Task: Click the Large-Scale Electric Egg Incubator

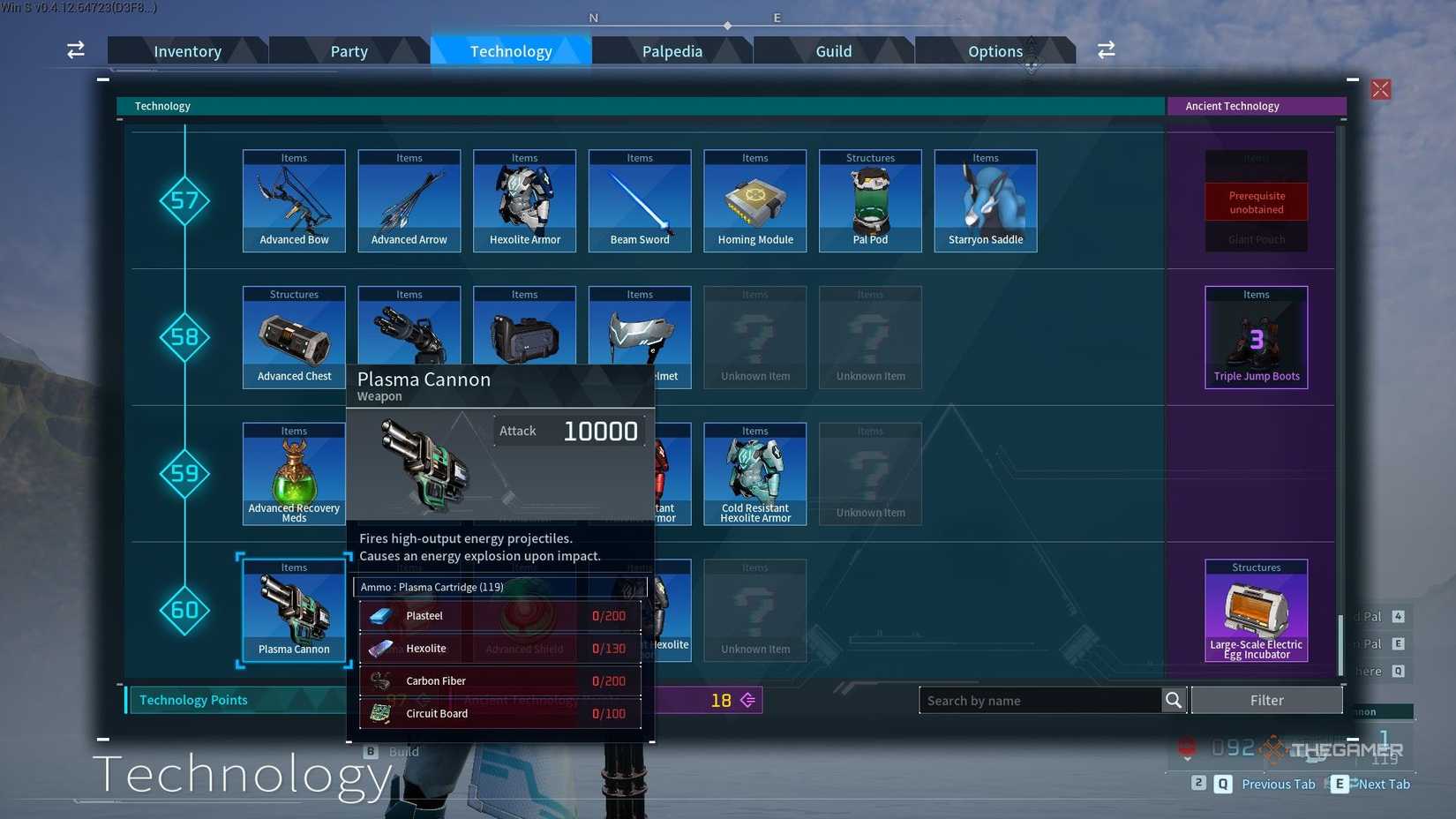Action: coord(1256,610)
